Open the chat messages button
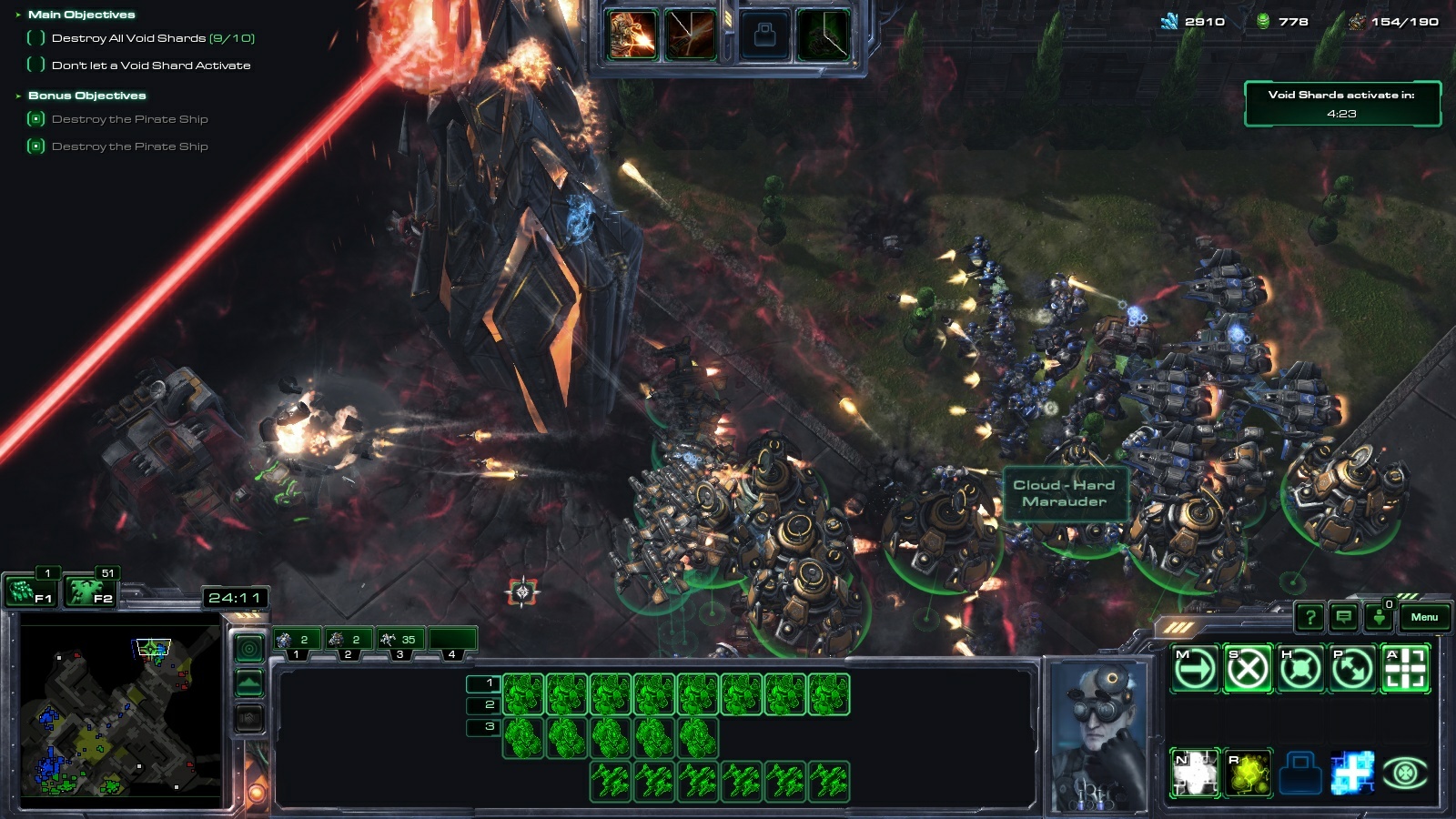 1343,618
